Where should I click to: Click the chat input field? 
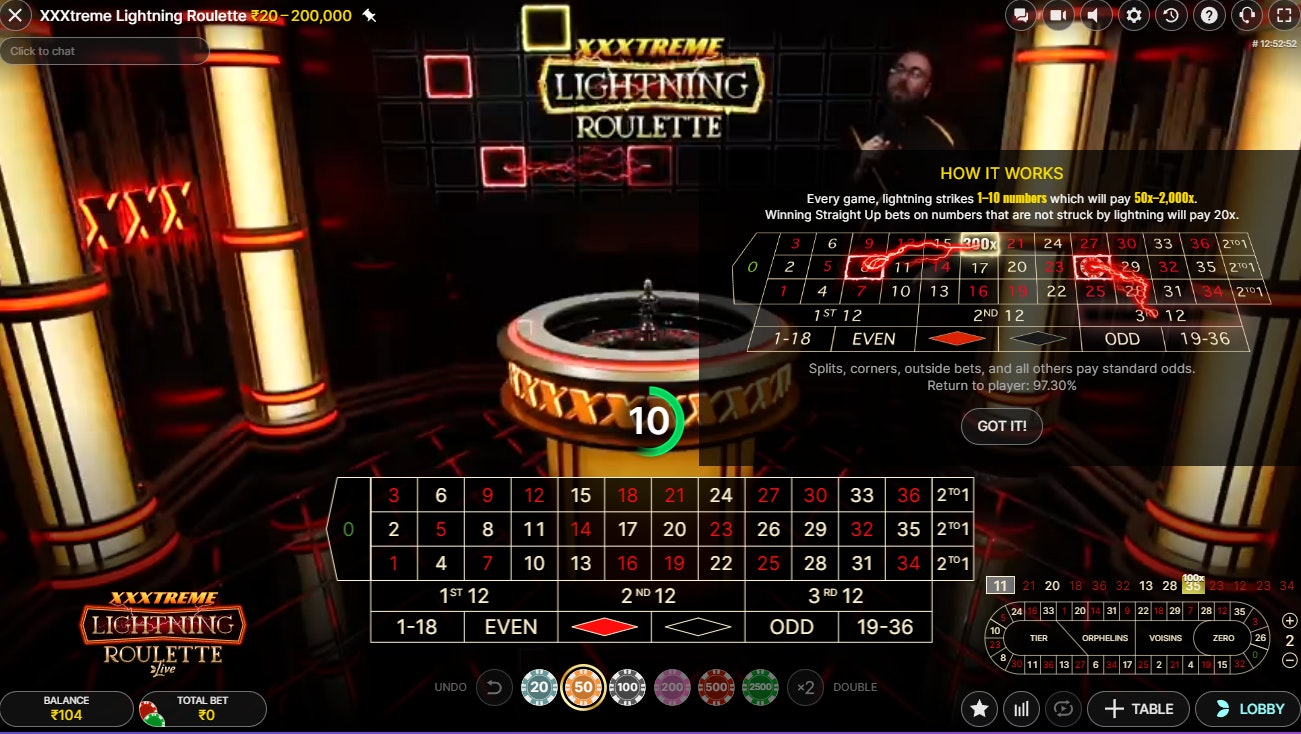coord(105,48)
